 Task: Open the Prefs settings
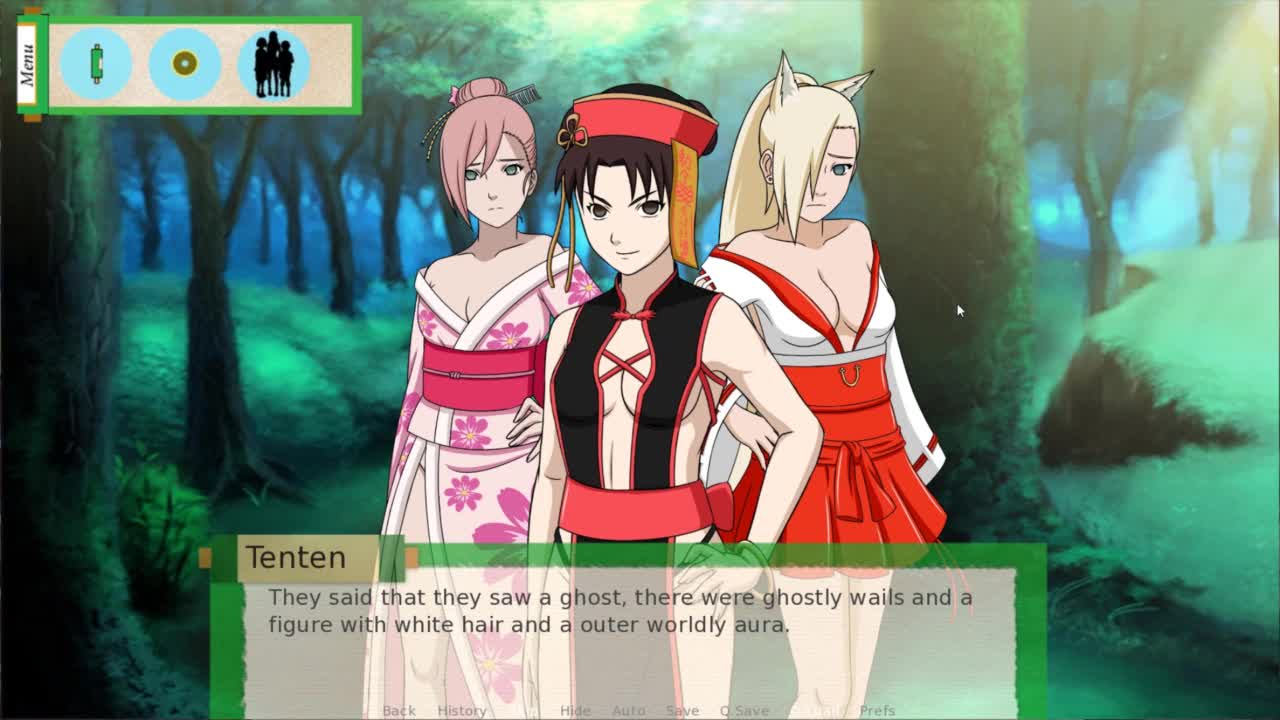877,710
